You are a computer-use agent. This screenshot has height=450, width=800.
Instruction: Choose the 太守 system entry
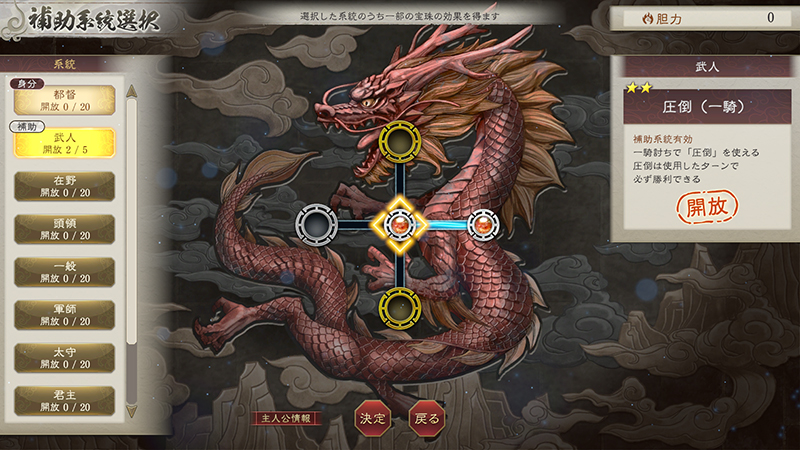click(65, 358)
